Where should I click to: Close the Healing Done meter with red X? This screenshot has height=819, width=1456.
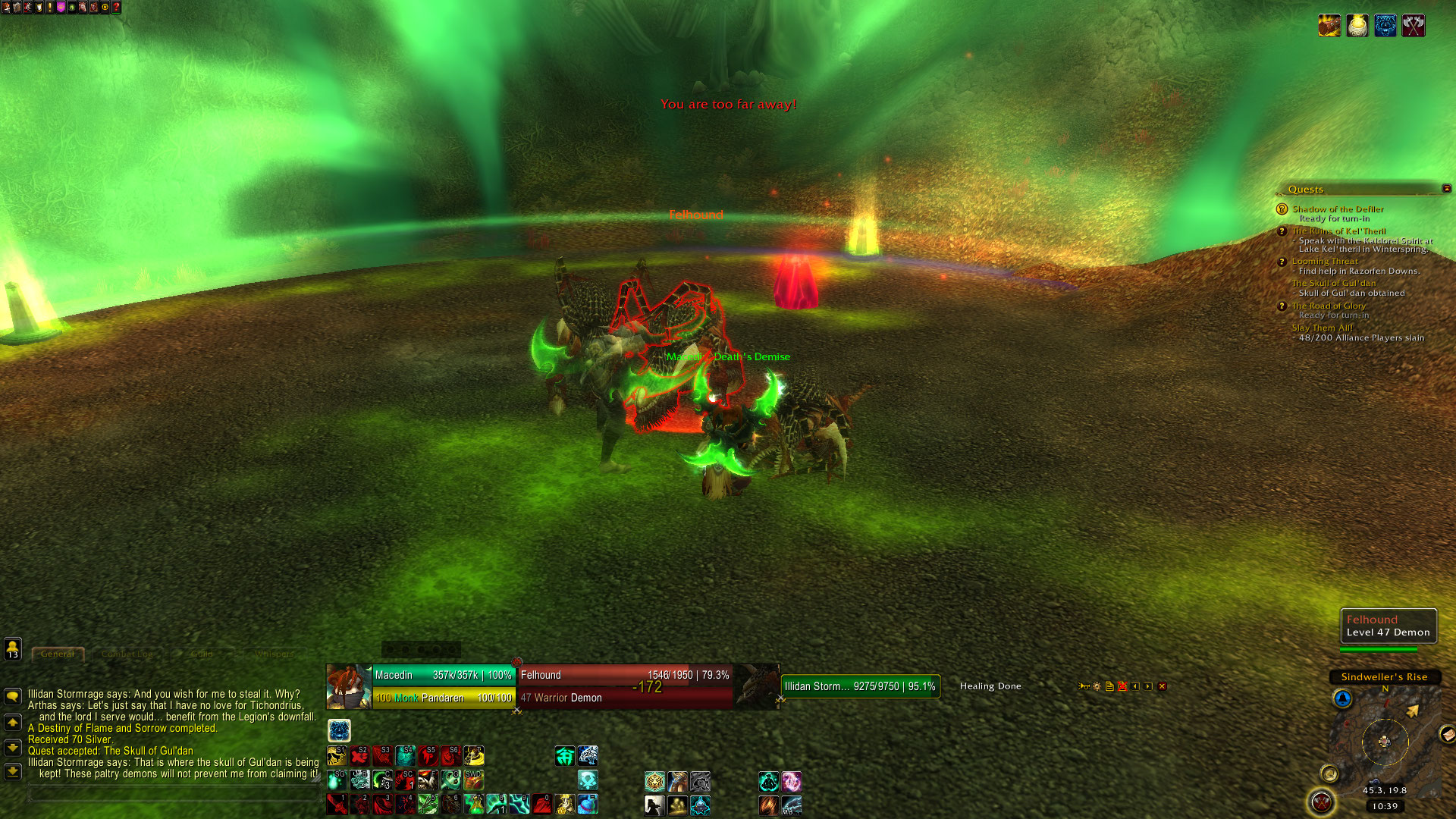coord(1162,686)
